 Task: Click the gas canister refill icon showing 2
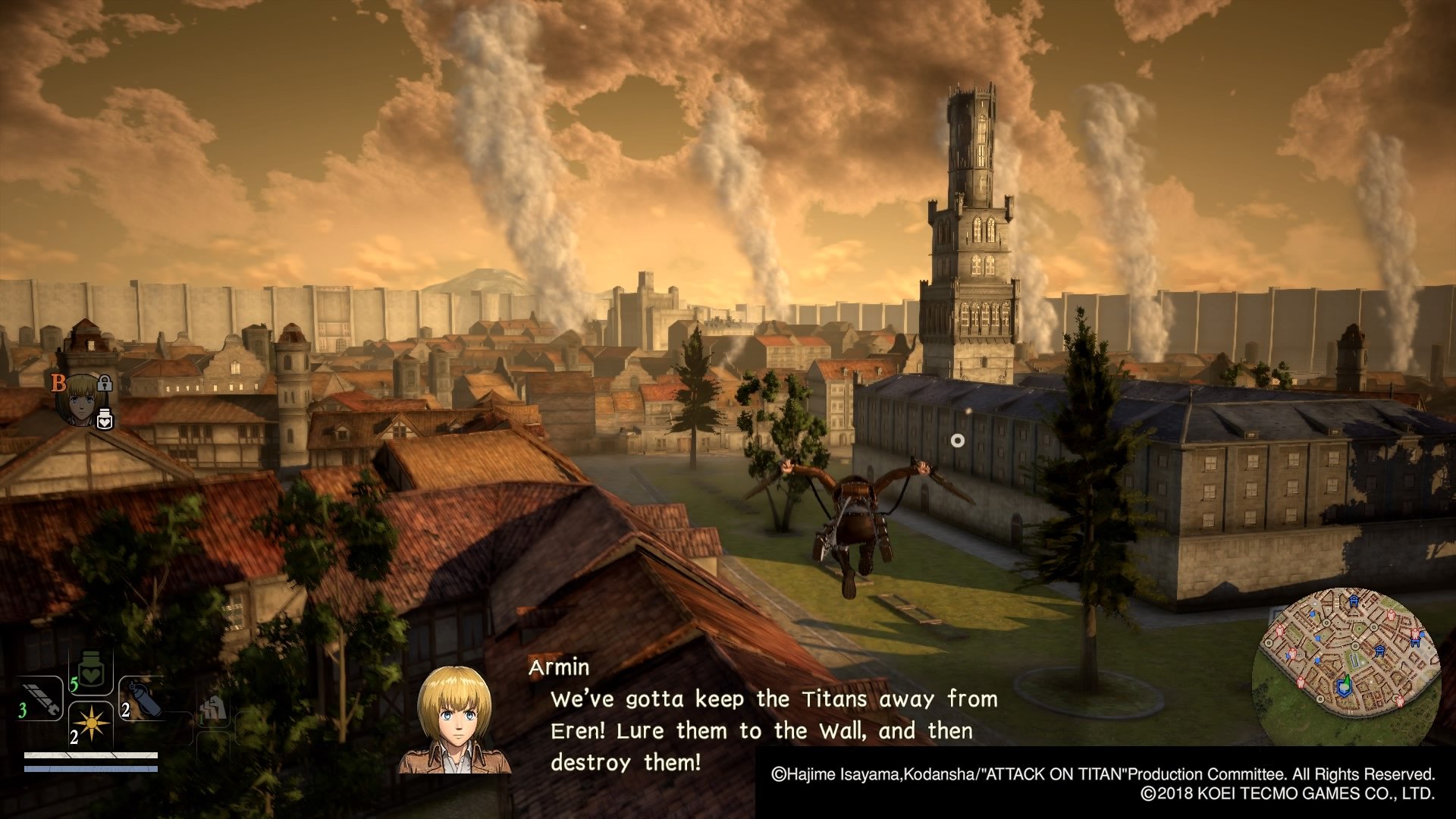click(x=146, y=698)
